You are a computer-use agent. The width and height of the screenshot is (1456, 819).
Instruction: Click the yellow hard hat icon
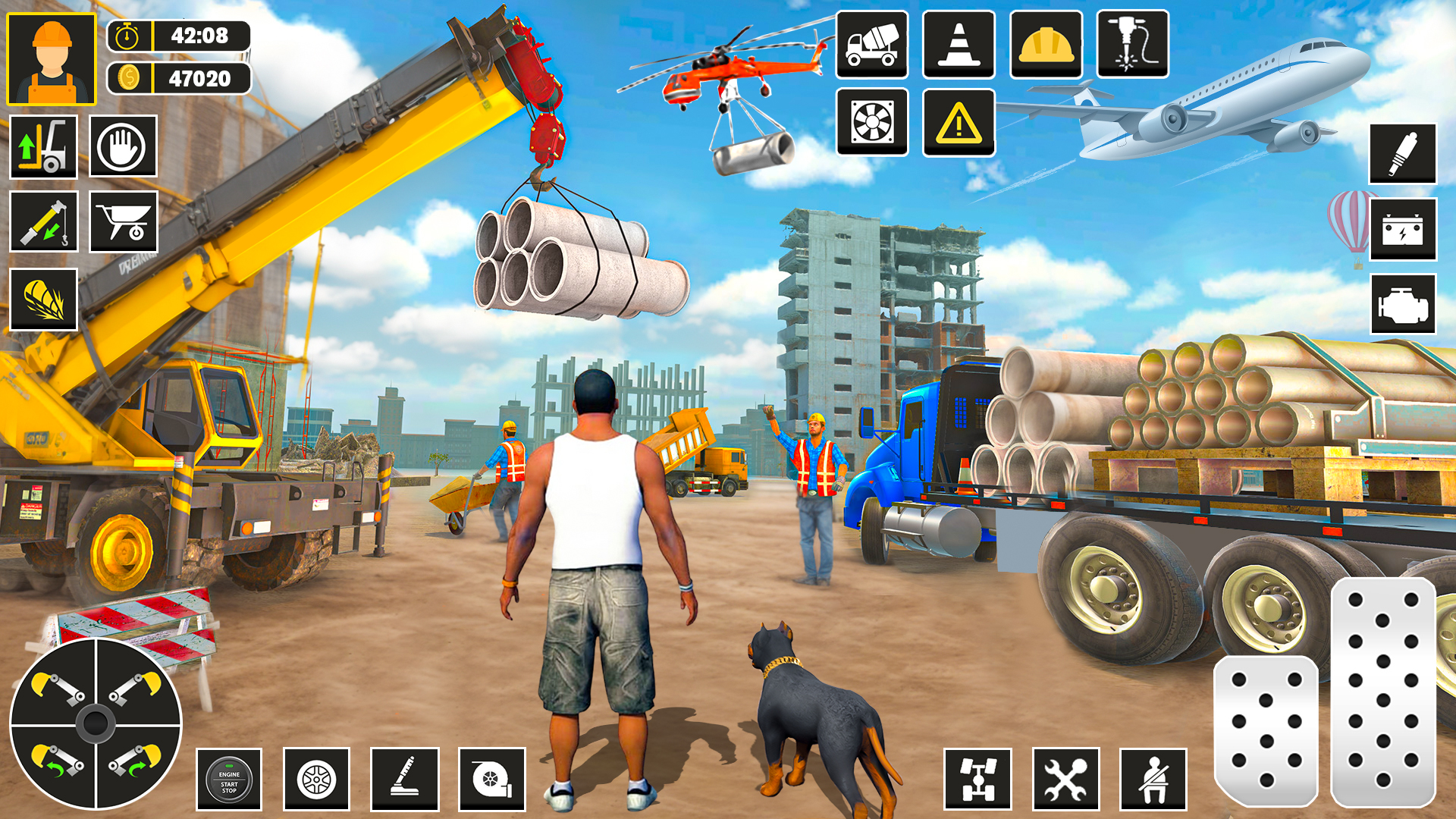[x=1046, y=45]
